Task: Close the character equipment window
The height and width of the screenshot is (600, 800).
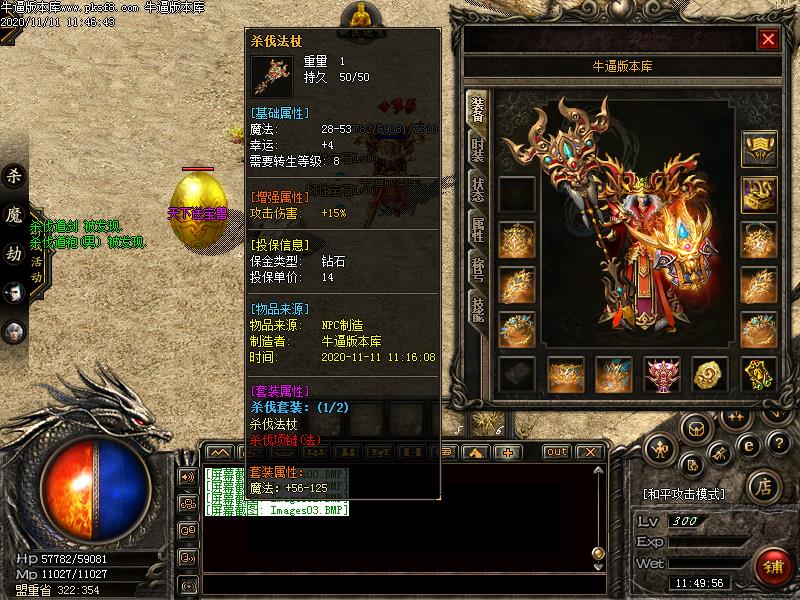Action: (768, 39)
